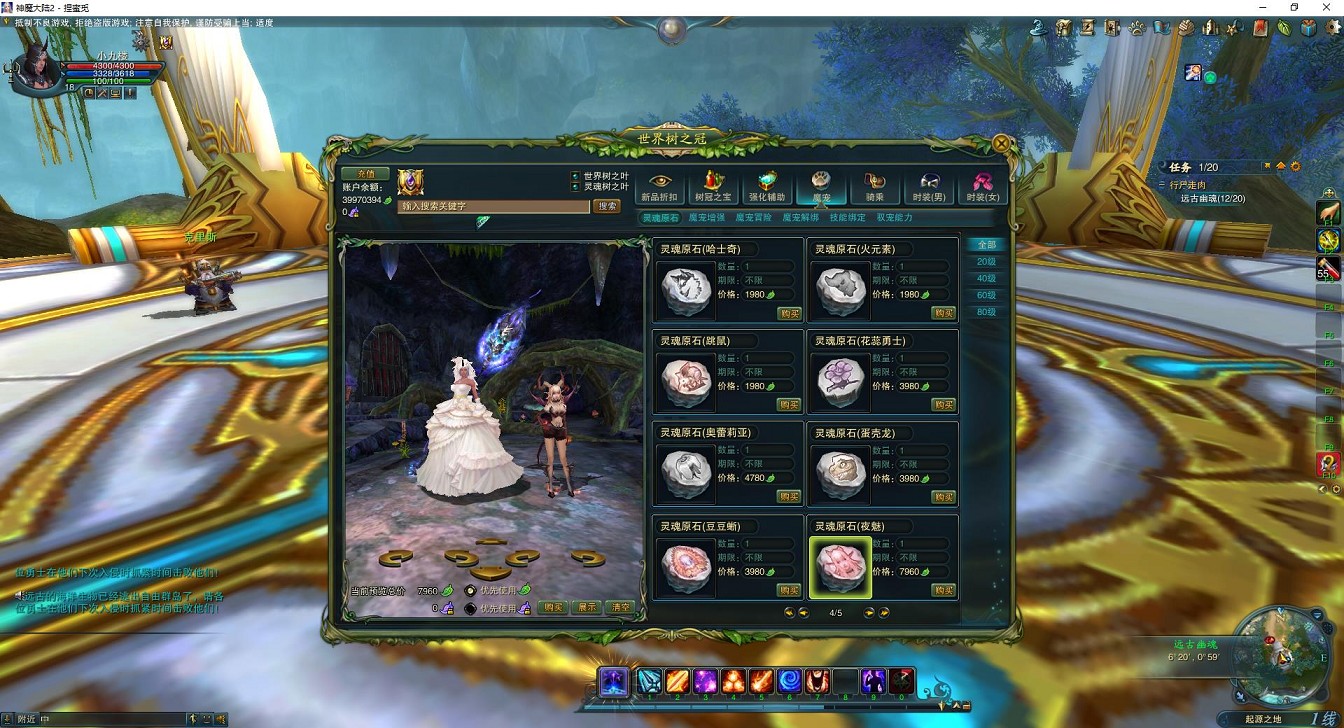Click the 充值 recharge button
This screenshot has height=728, width=1344.
365,174
